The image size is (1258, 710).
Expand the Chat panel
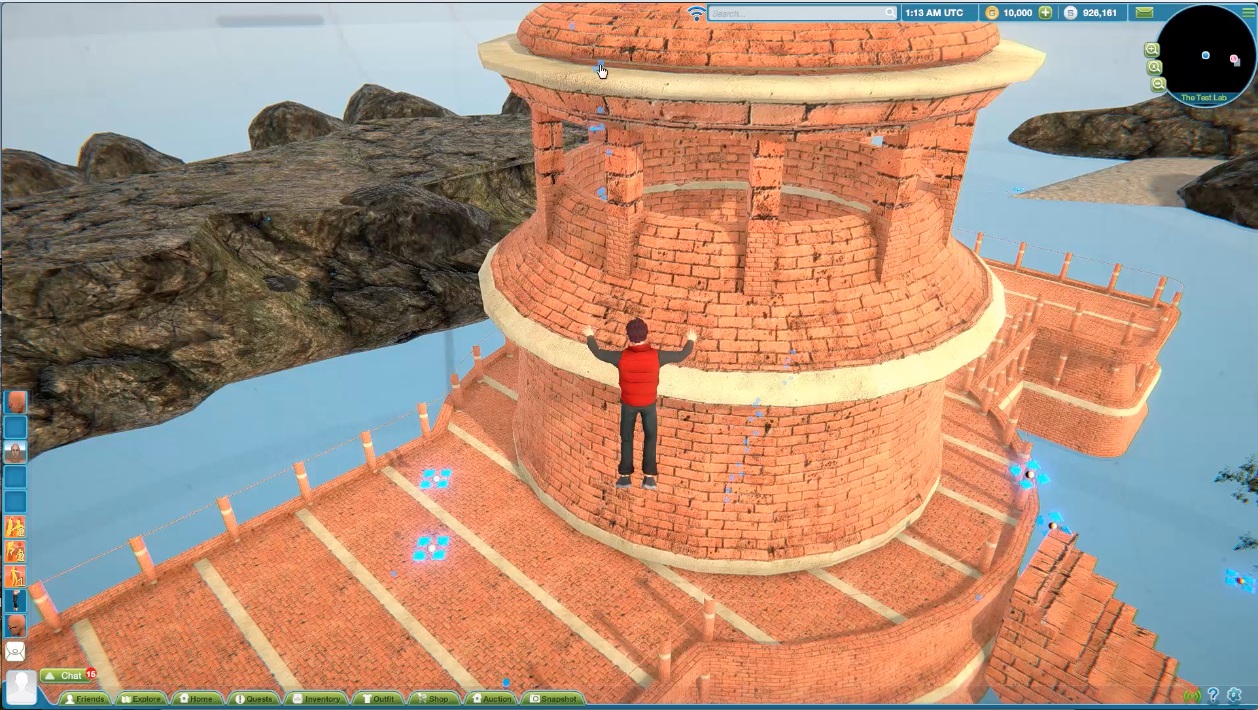pos(63,676)
